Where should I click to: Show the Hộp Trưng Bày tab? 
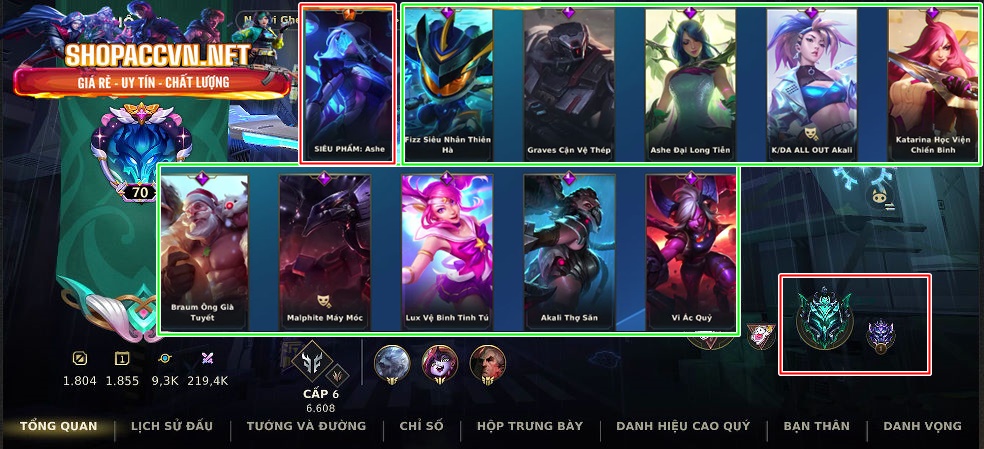[x=530, y=426]
